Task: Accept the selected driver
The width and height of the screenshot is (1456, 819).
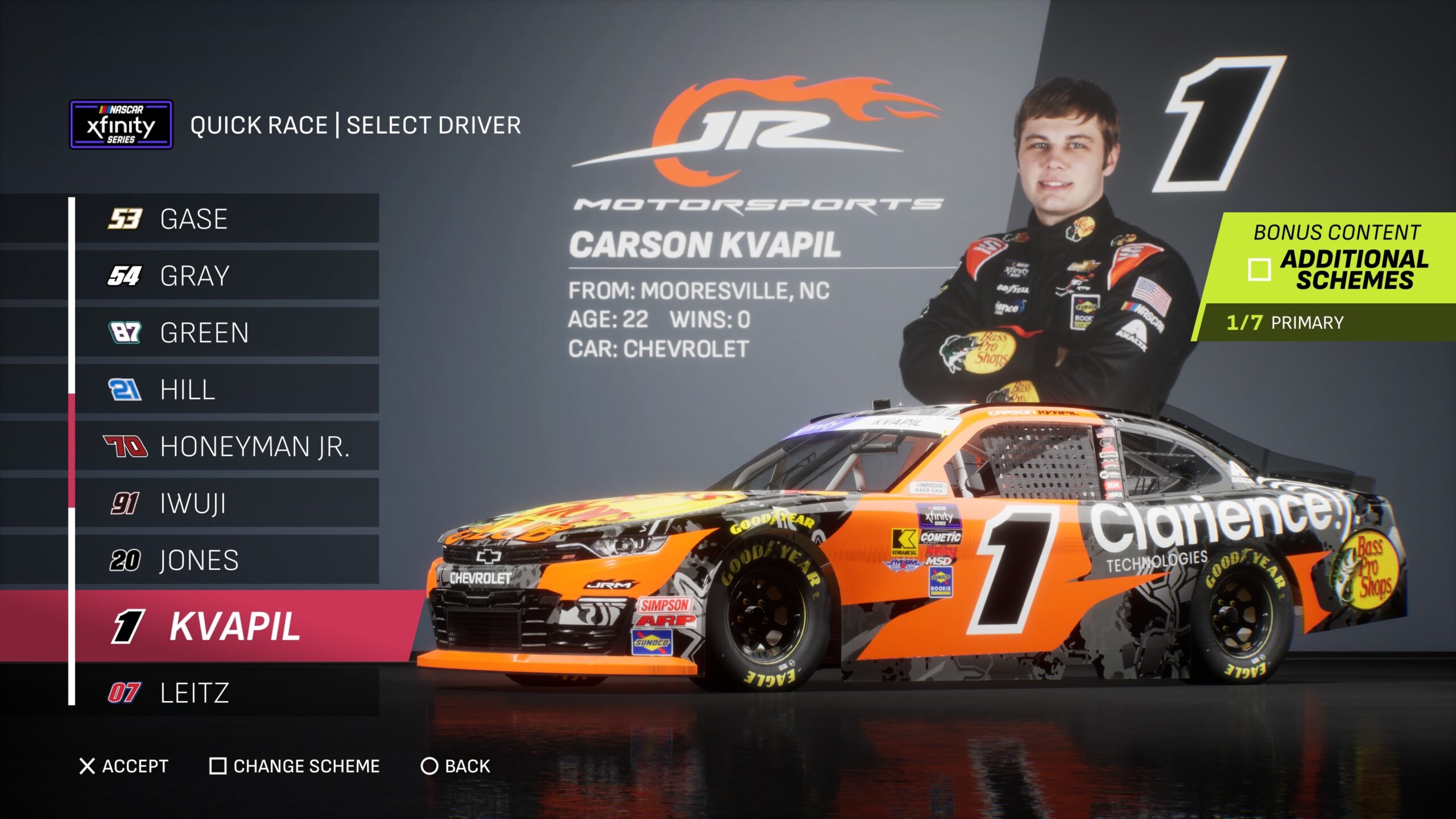Action: coord(124,766)
